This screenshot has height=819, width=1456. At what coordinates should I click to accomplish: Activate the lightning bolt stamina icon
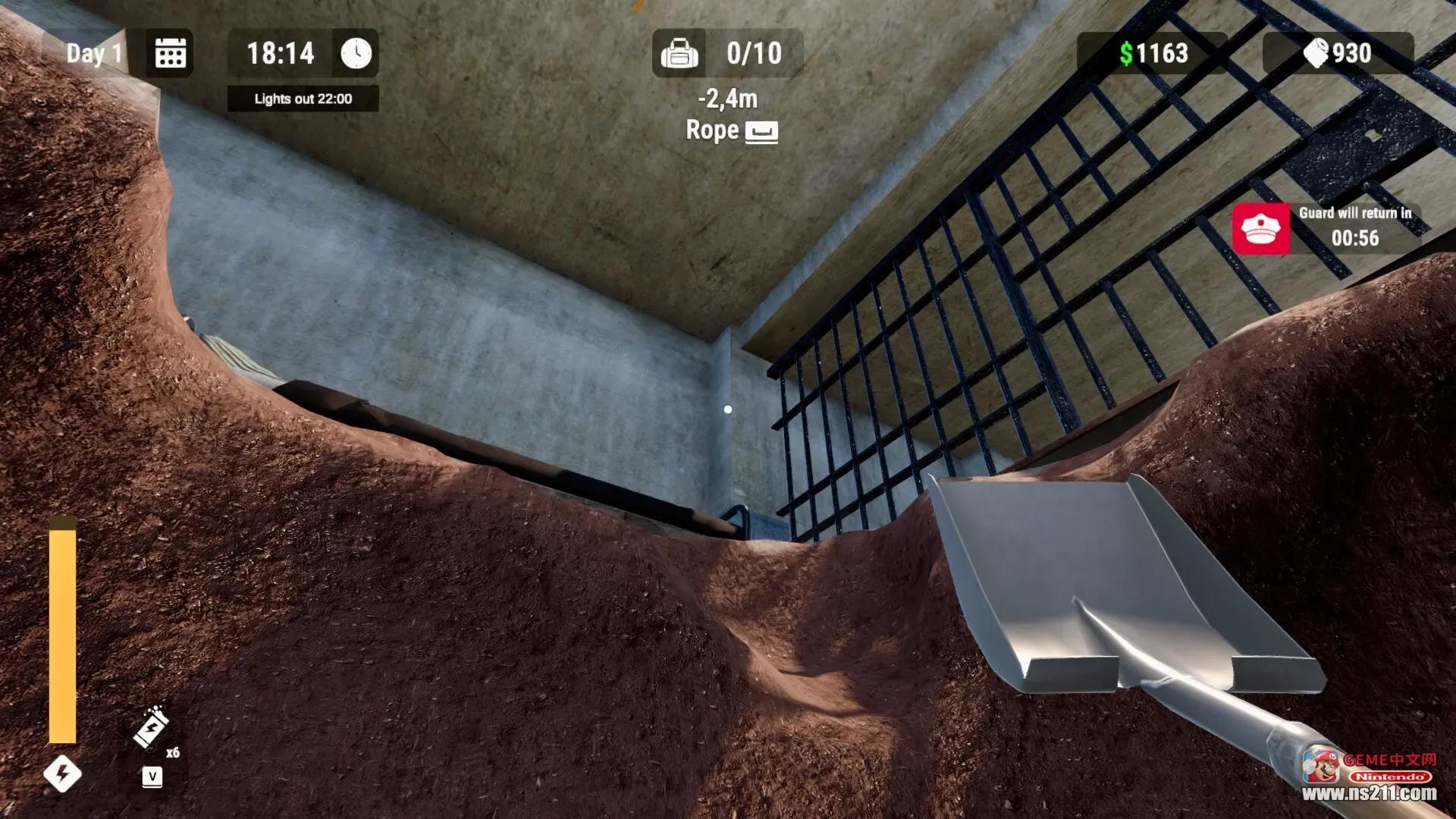[62, 773]
